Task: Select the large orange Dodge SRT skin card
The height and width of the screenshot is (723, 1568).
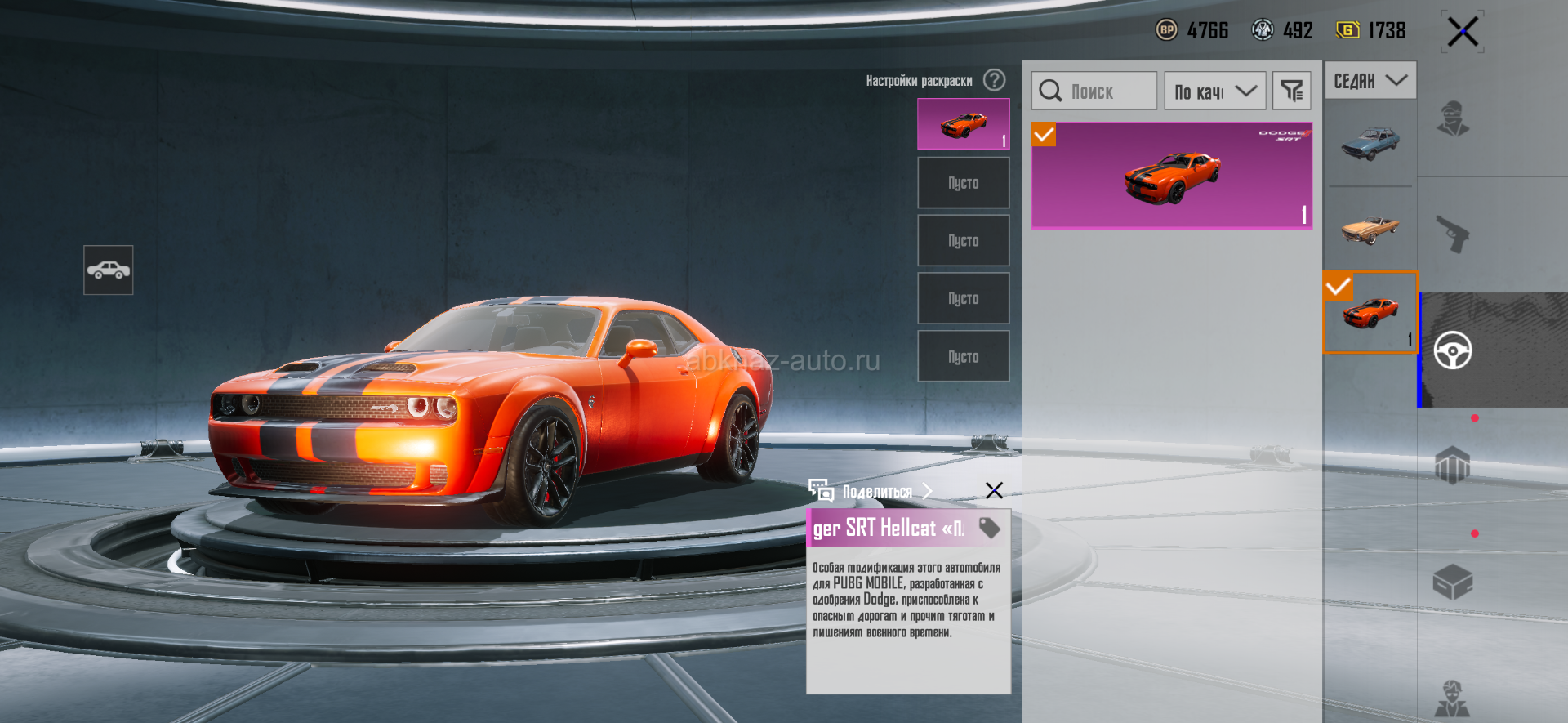Action: 1171,176
